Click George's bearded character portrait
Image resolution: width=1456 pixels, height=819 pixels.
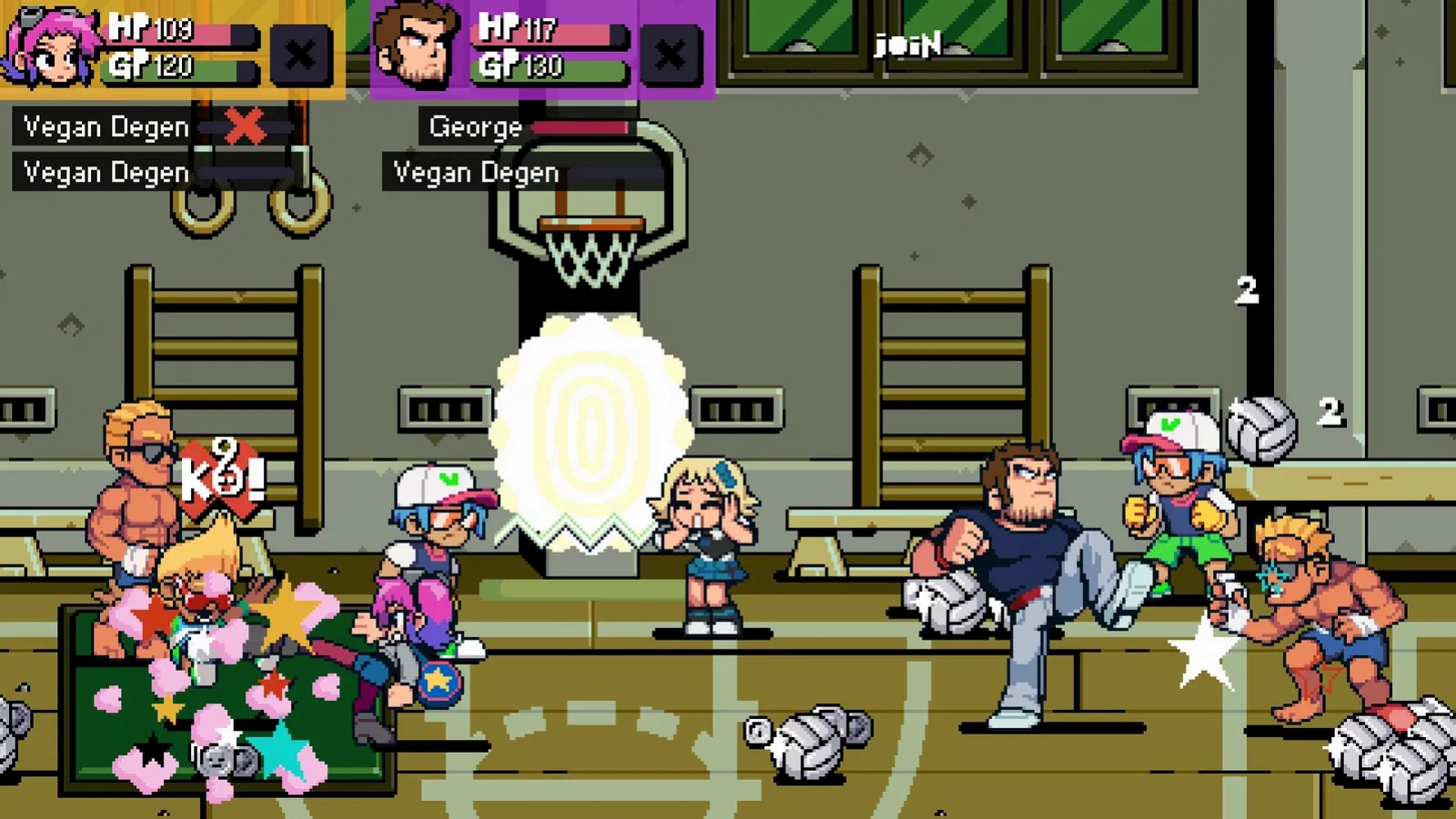[x=418, y=45]
